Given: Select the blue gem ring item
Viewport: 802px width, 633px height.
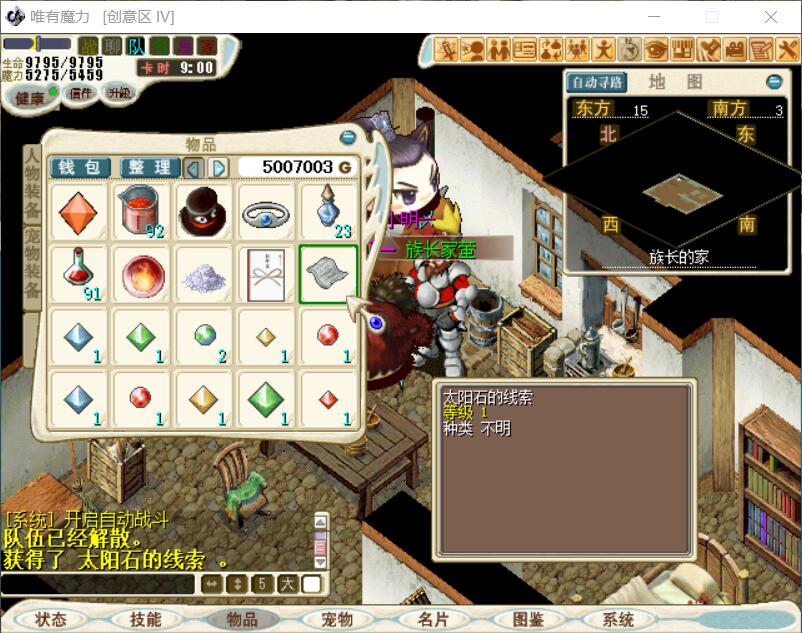Looking at the screenshot, I should pyautogui.click(x=265, y=211).
